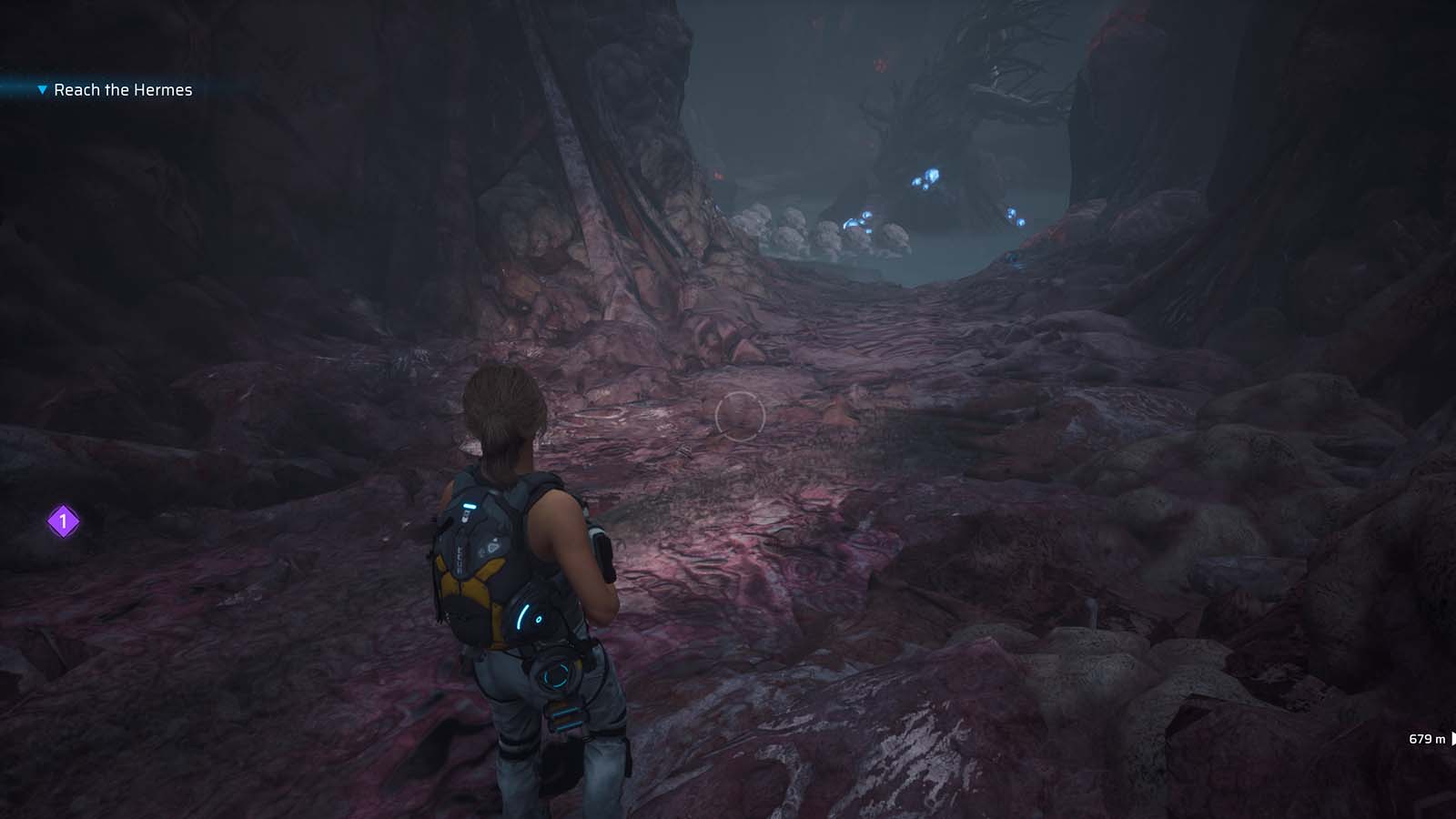Click the arrow beside the distance readout
The width and height of the screenshot is (1456, 819).
point(1452,739)
